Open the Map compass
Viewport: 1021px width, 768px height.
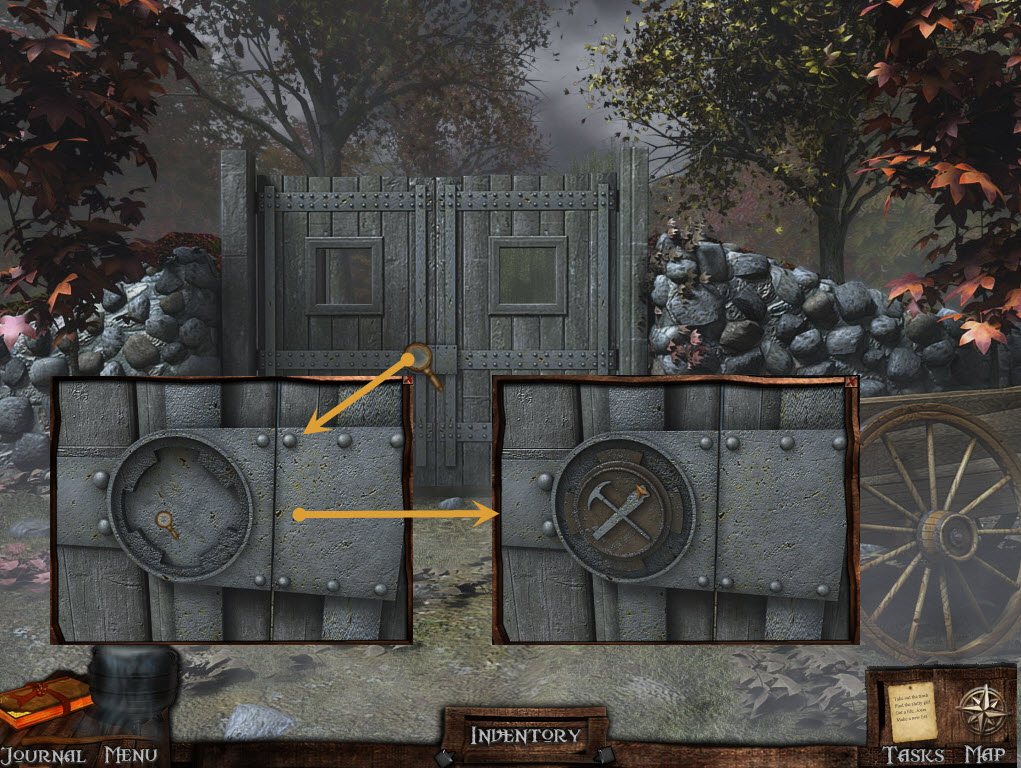[976, 708]
